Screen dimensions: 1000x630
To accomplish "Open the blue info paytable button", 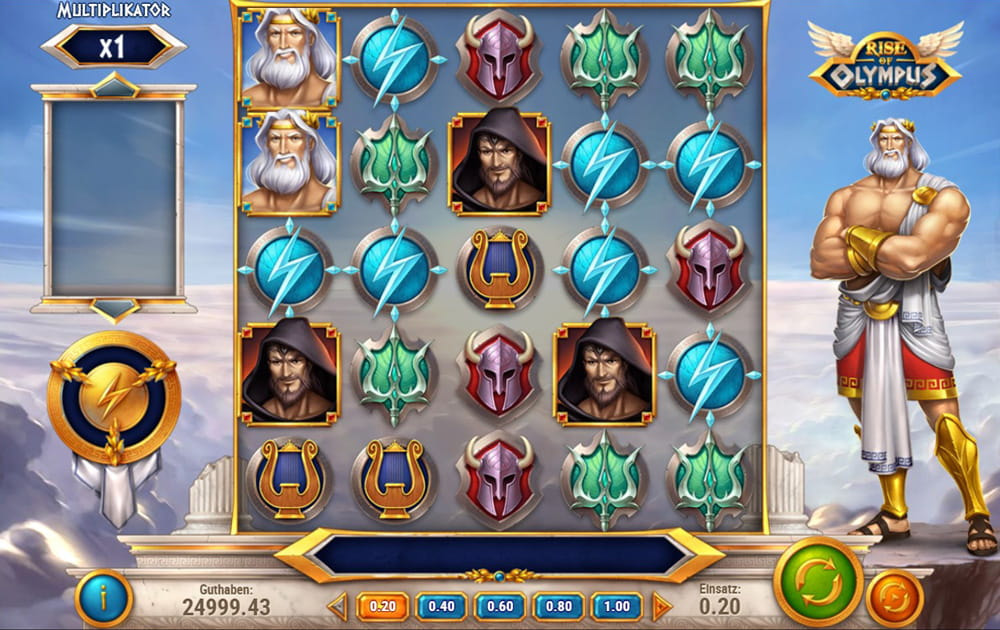I will (x=103, y=598).
